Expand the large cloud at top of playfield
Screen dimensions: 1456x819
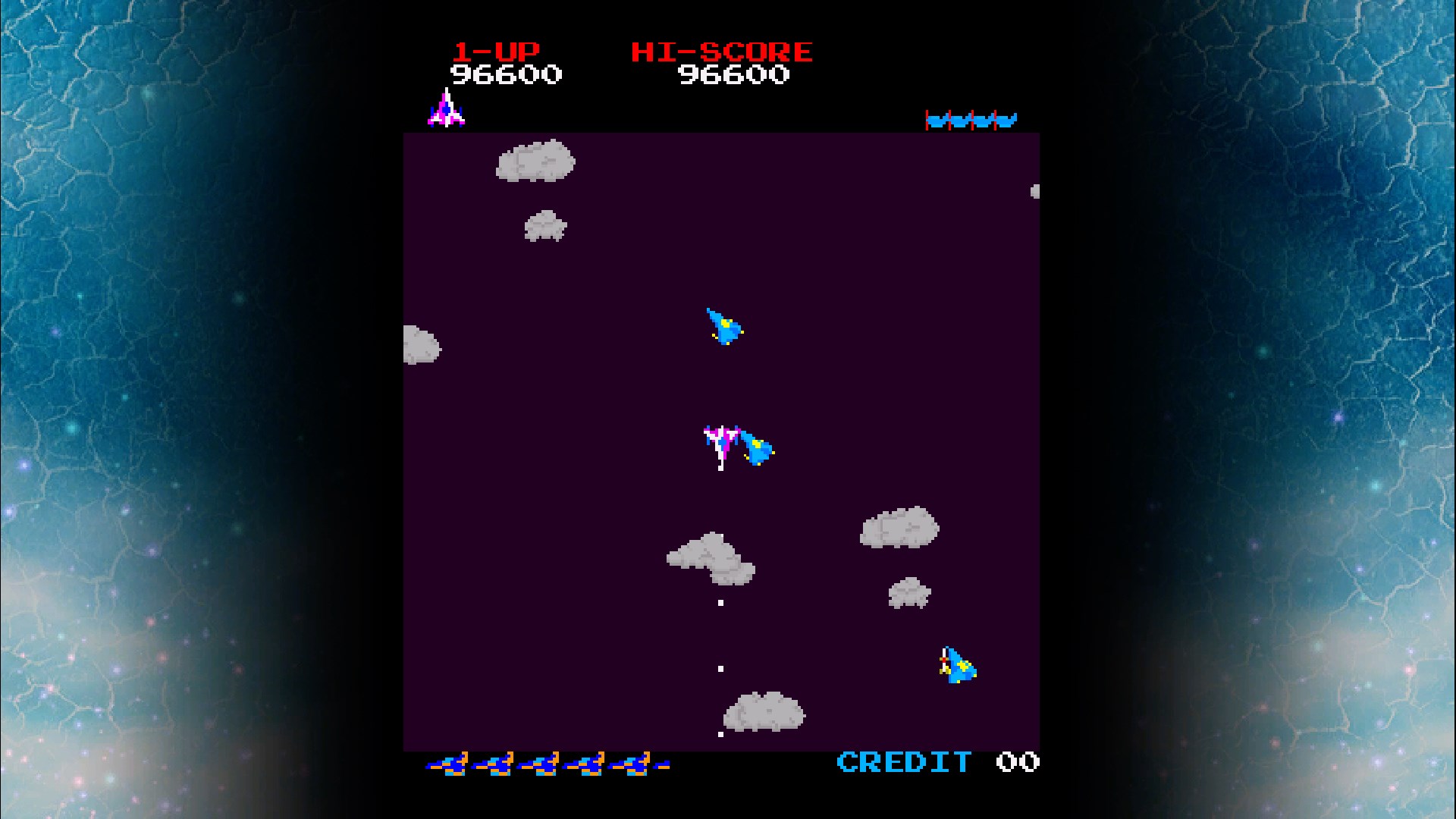[x=535, y=162]
